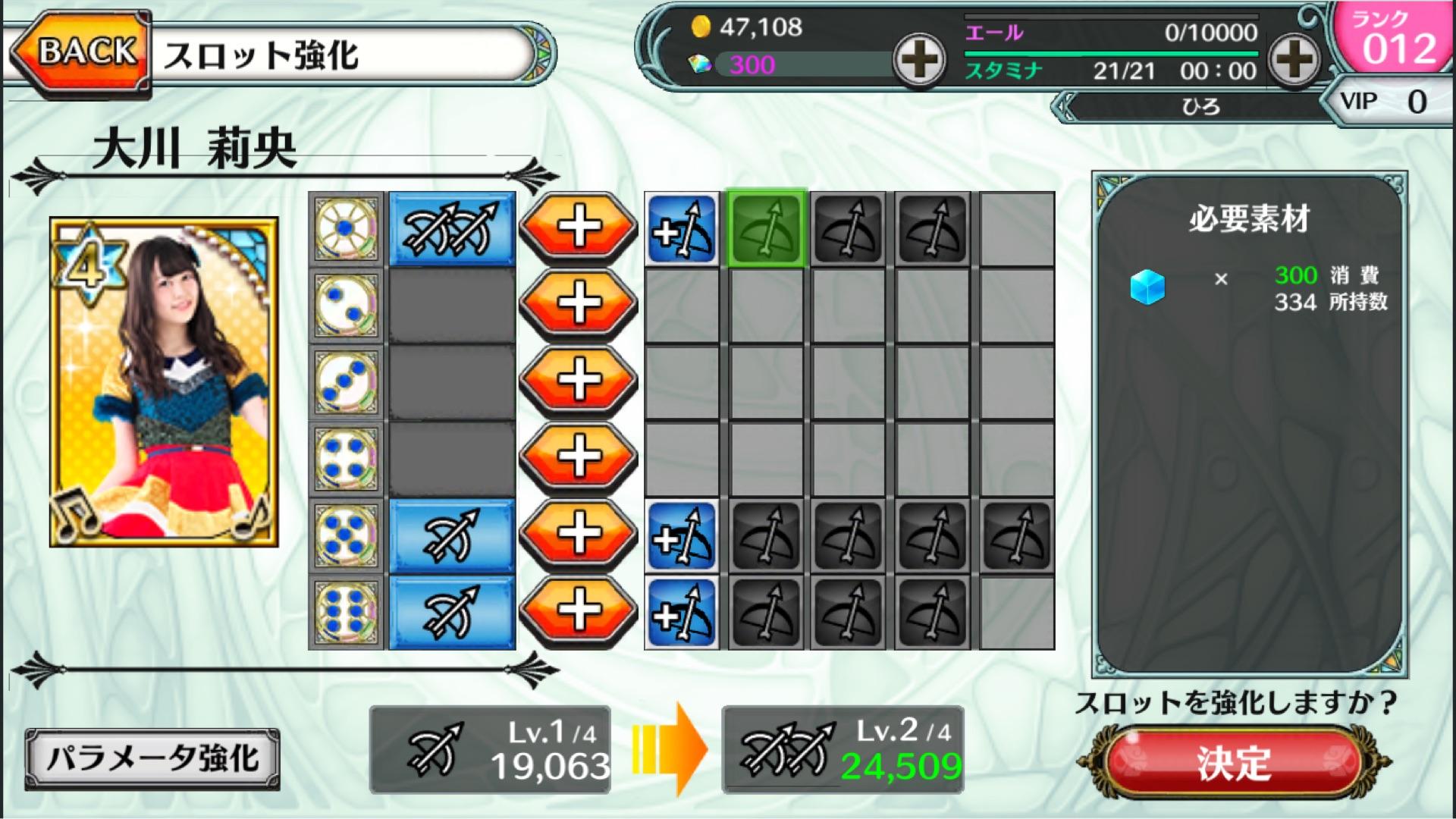Viewport: 1456px width, 819px height.
Task: Click the blue cube required material icon
Action: click(x=1147, y=287)
